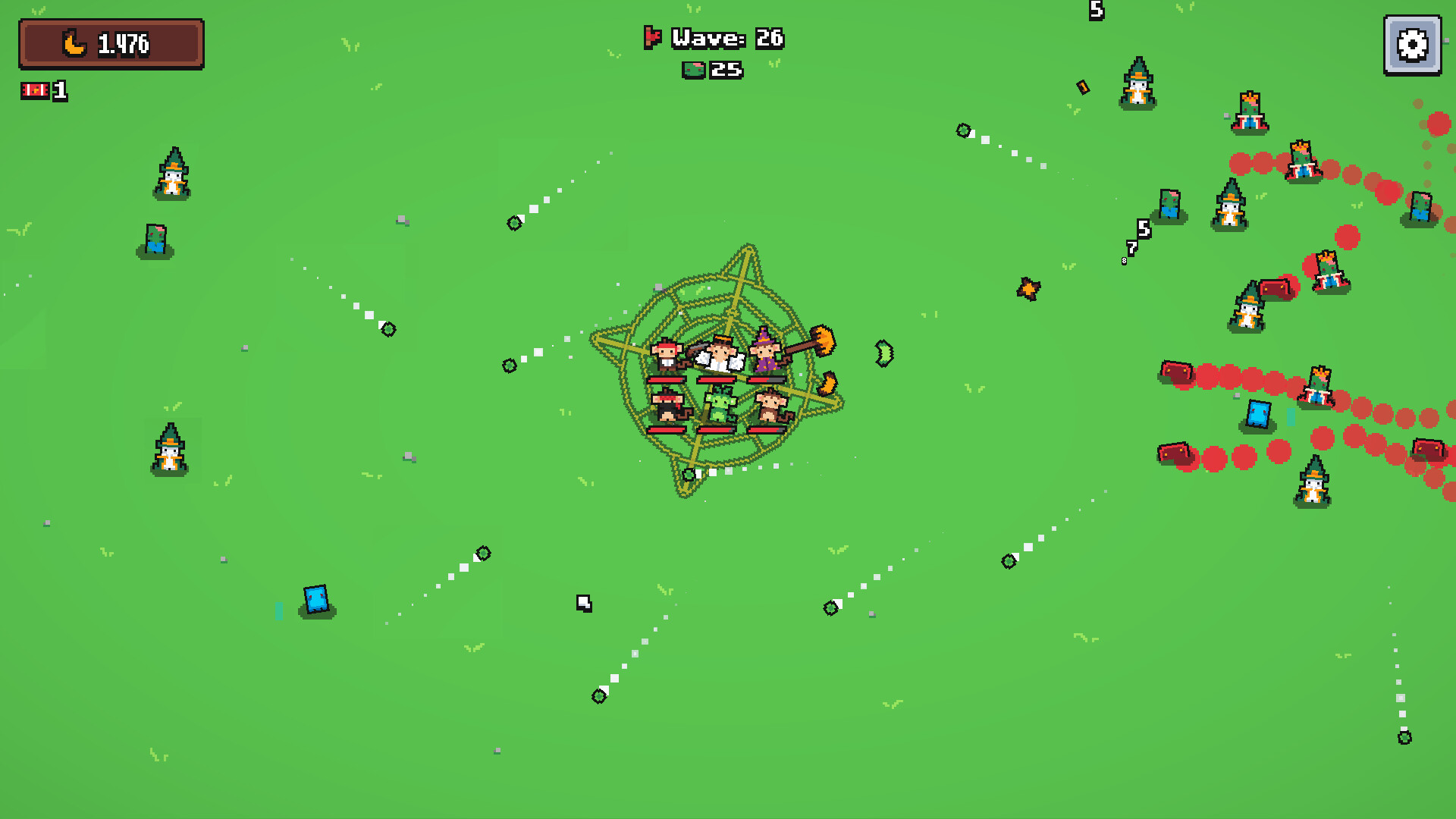
Task: Select the red firecracker item icon
Action: click(34, 91)
